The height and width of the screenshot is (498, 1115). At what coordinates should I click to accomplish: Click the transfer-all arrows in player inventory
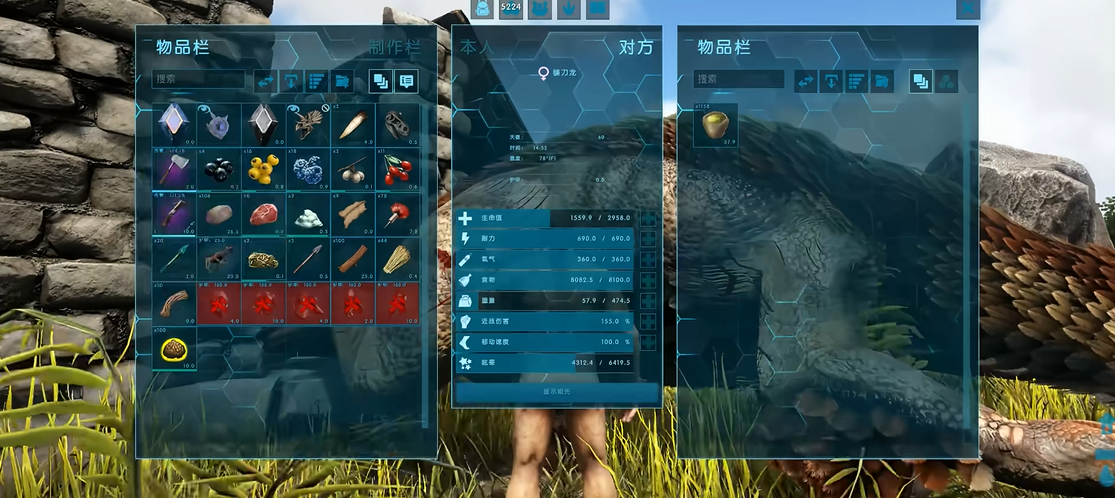pyautogui.click(x=266, y=81)
